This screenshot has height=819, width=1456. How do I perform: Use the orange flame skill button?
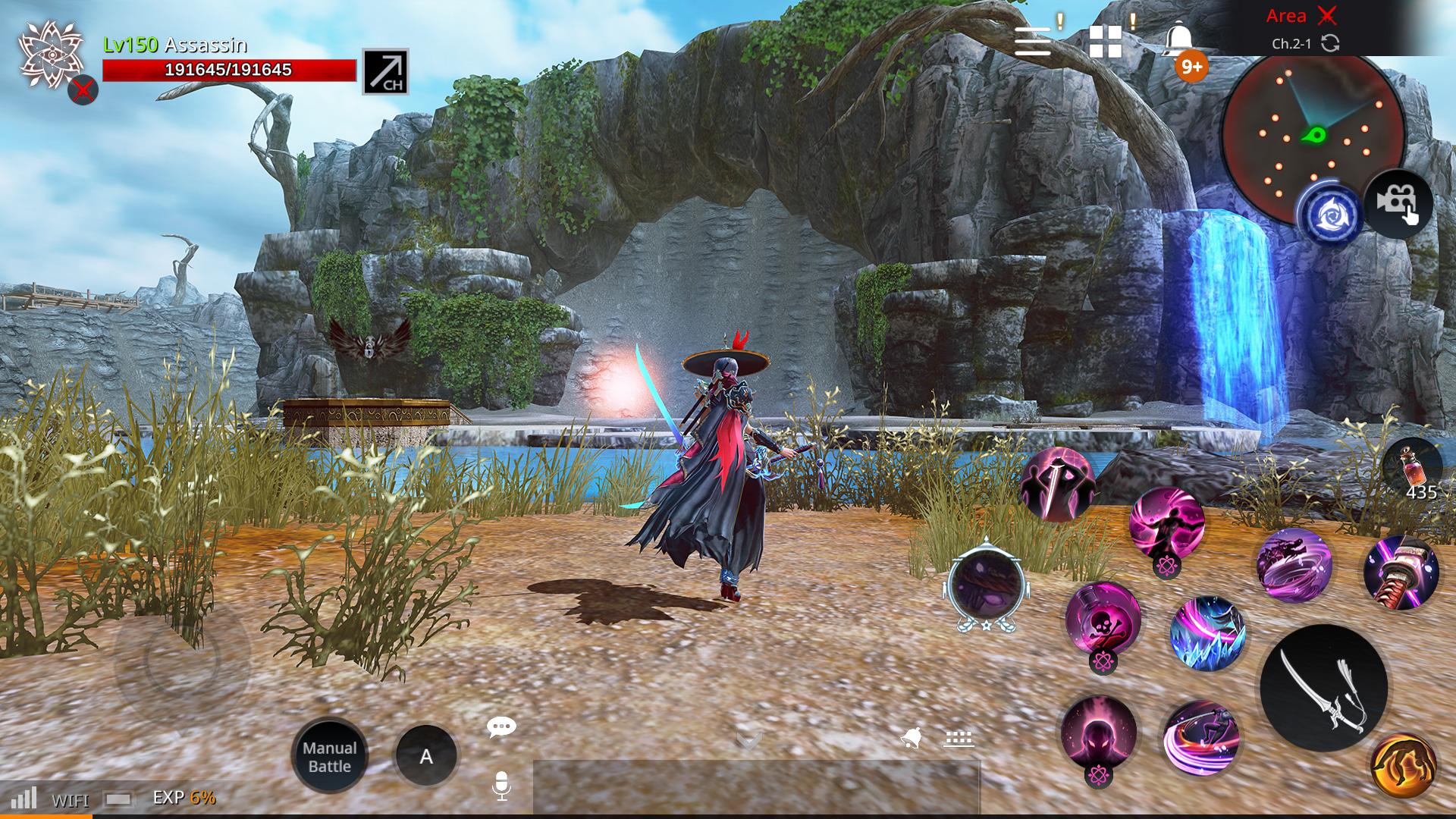[1403, 766]
